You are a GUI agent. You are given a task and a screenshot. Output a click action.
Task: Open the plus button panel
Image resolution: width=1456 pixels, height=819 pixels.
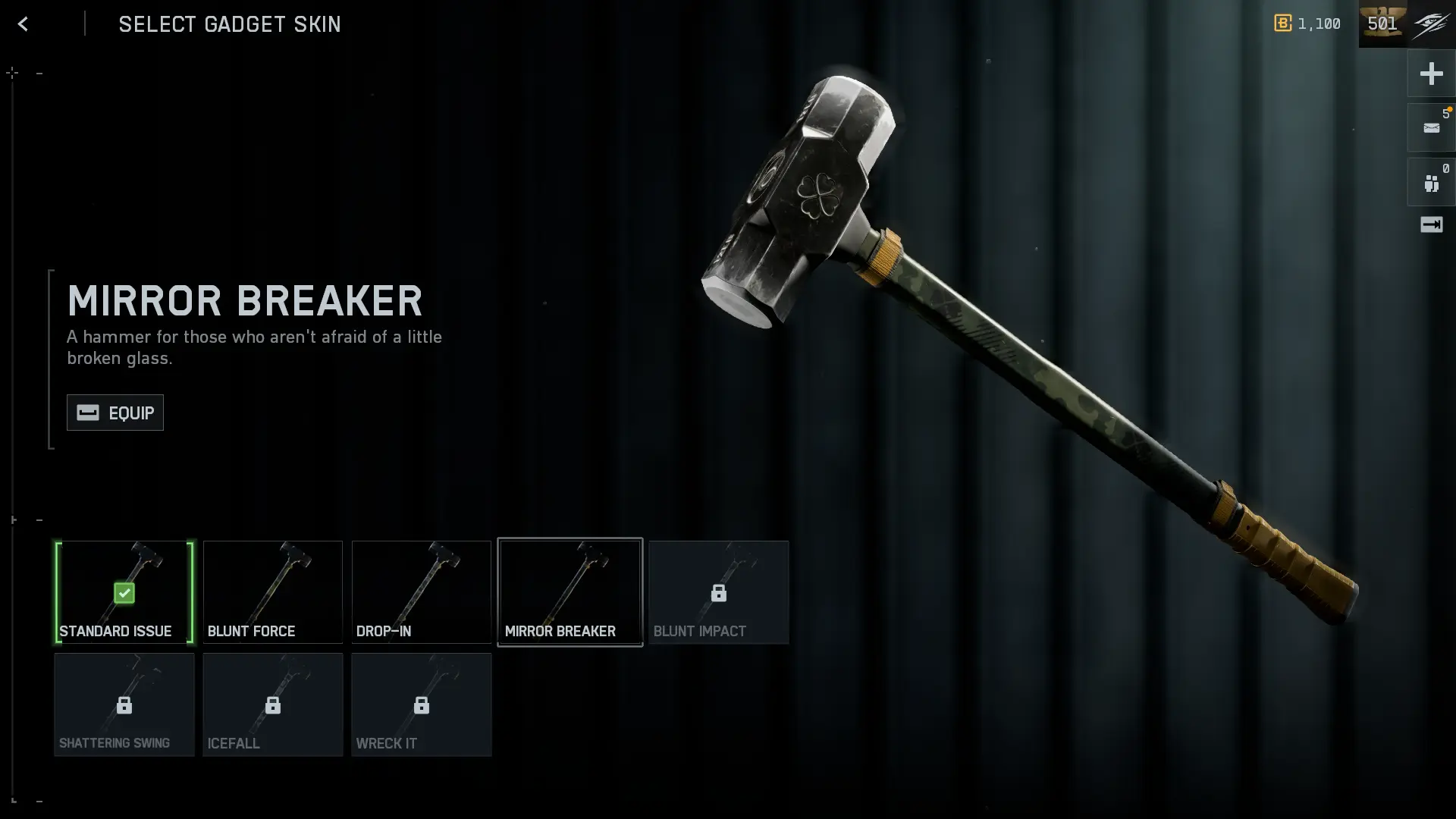(x=1431, y=74)
